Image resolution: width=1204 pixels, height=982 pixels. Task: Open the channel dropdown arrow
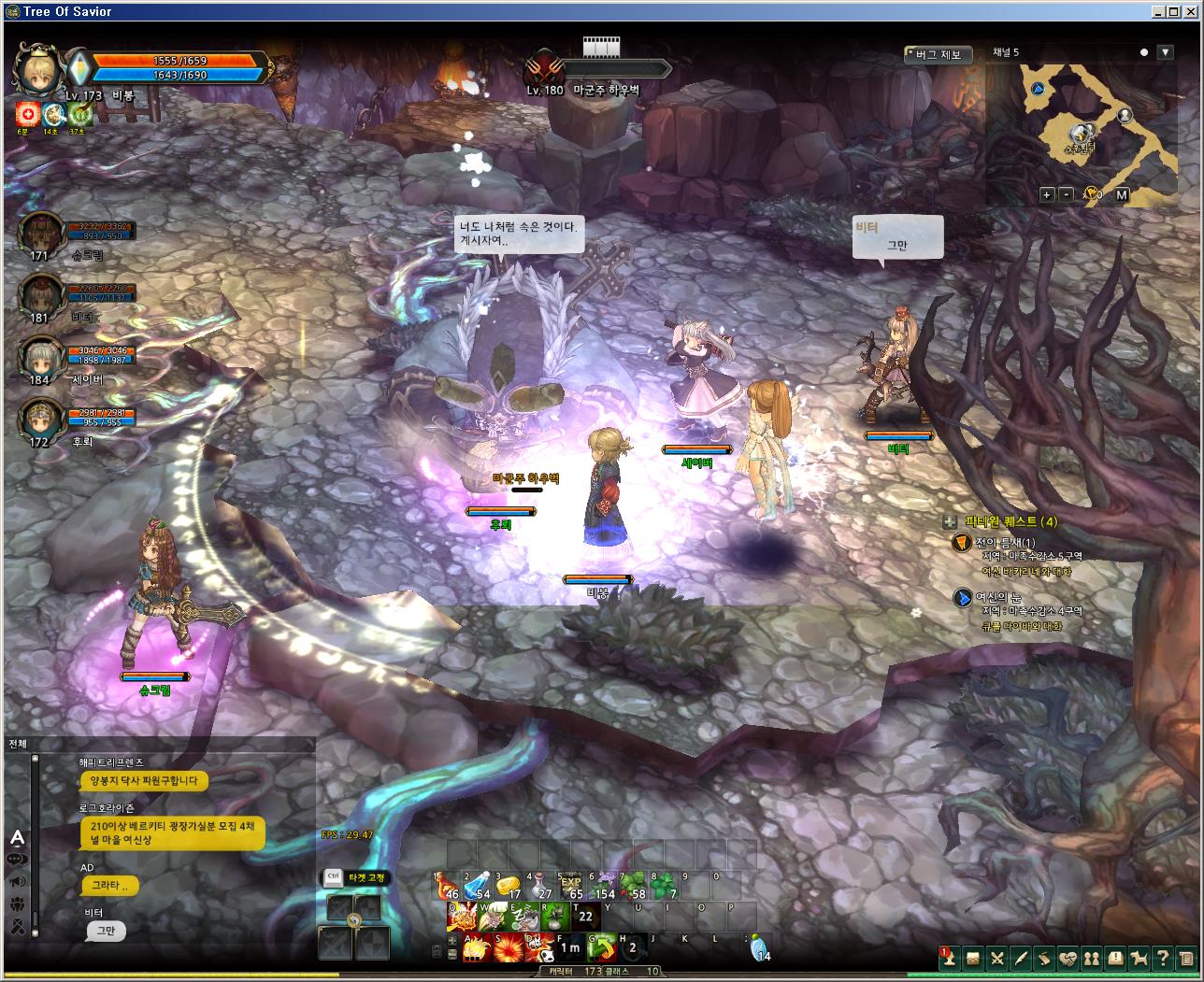click(x=1165, y=53)
